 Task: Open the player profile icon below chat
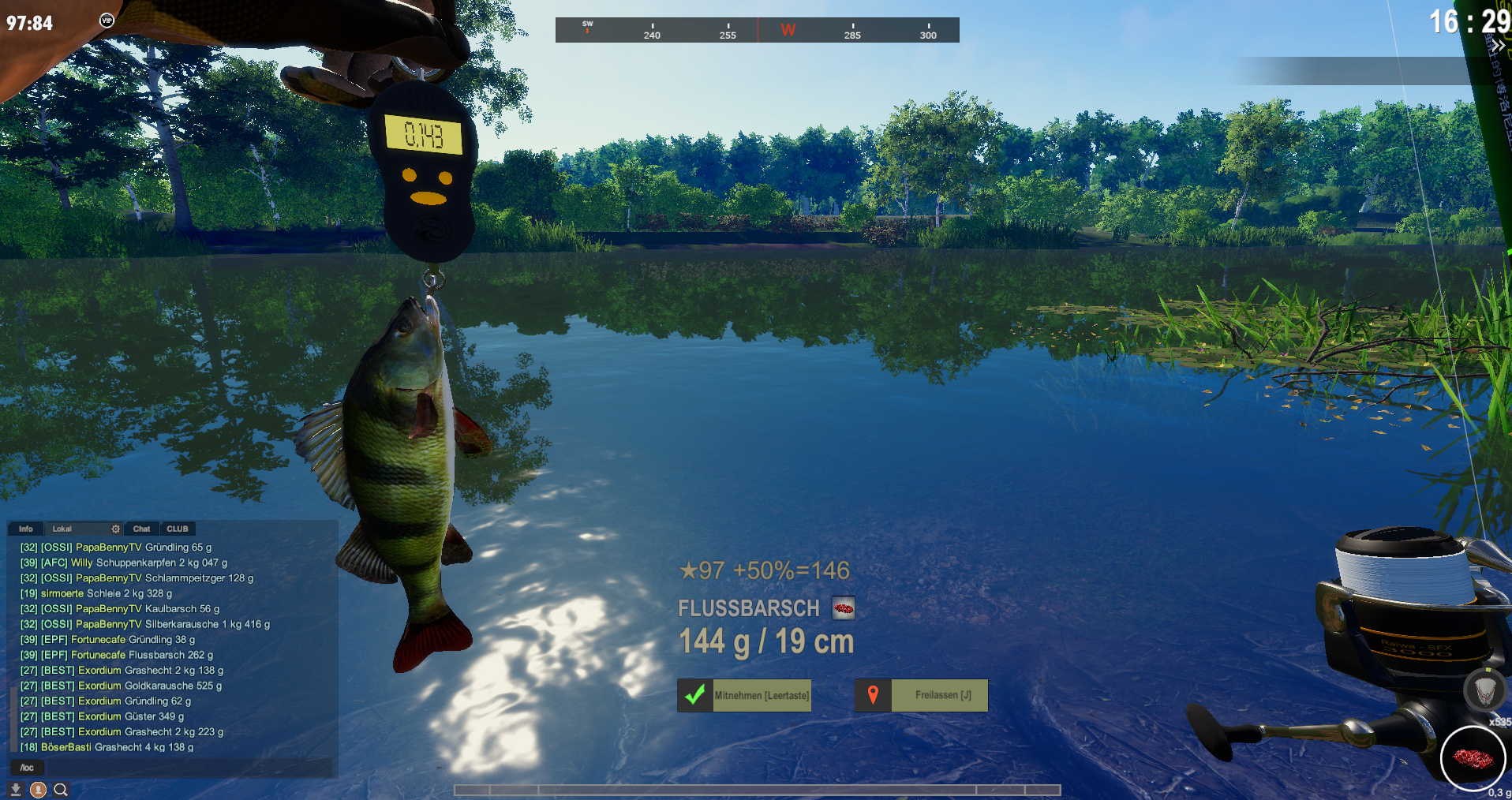(38, 790)
